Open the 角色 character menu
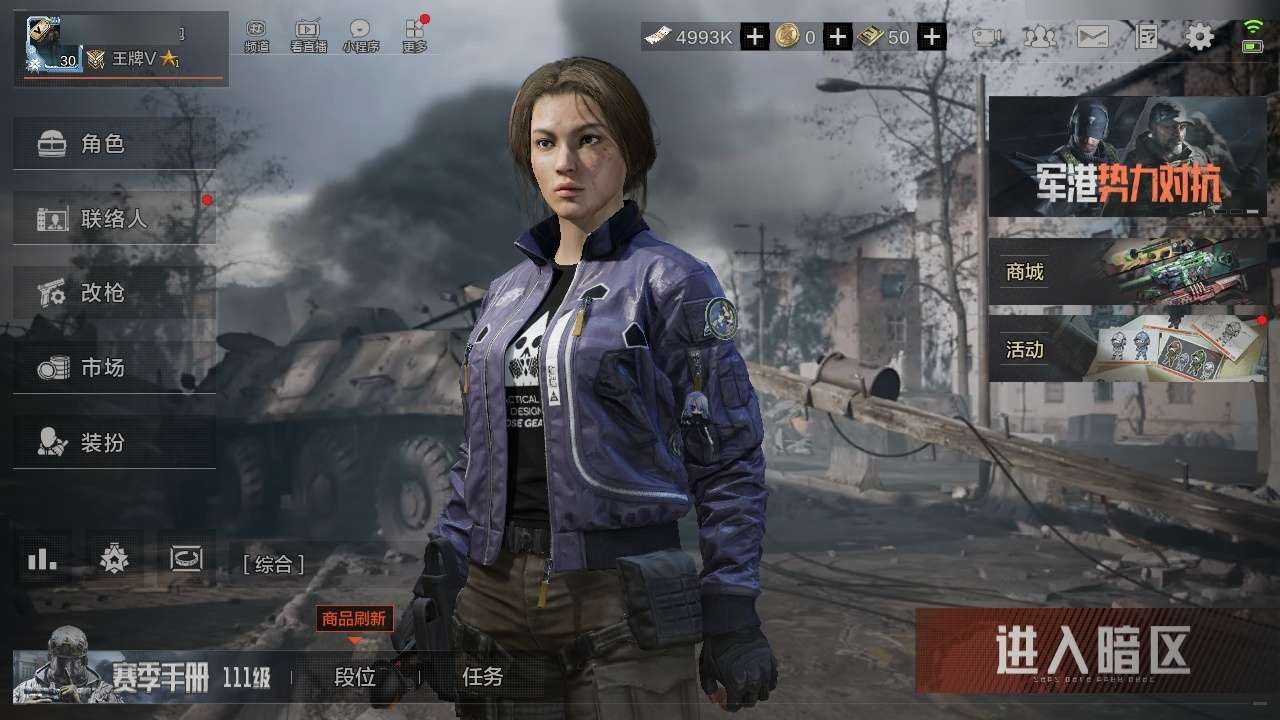Screen dimensions: 1280x720 click(x=114, y=144)
